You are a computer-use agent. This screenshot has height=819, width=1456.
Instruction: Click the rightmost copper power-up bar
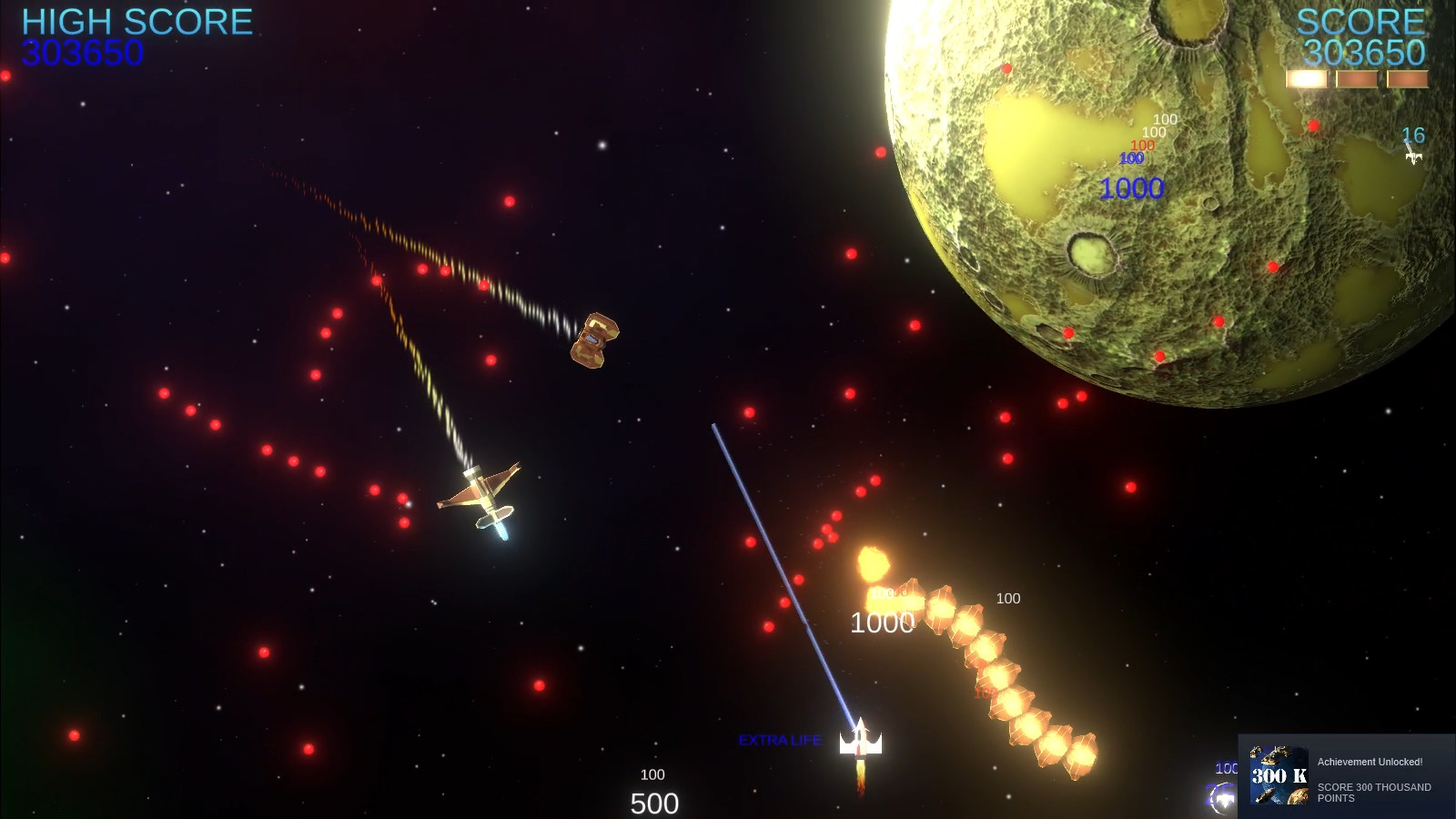(x=1407, y=80)
